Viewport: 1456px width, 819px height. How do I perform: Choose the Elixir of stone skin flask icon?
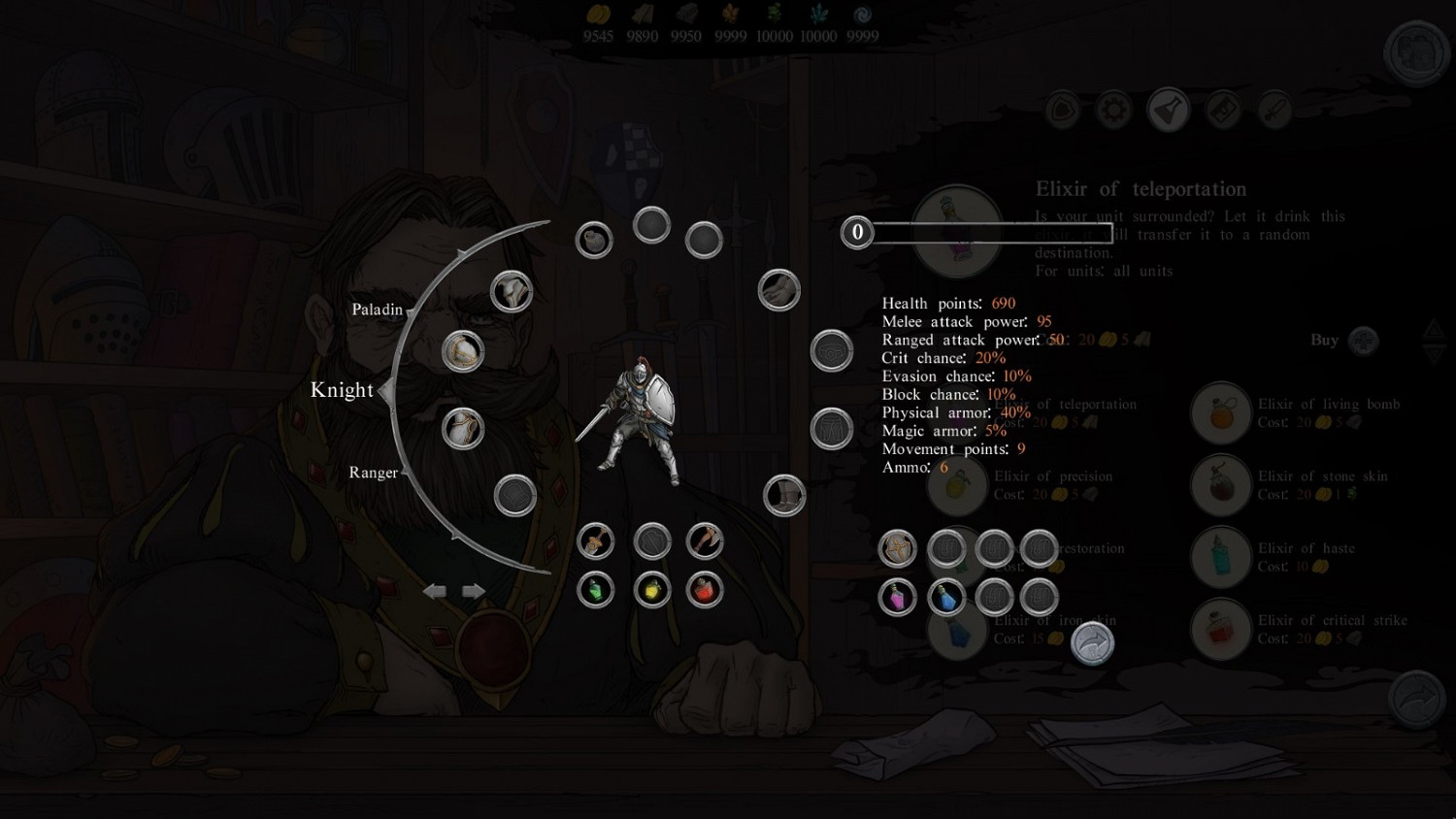click(1220, 485)
